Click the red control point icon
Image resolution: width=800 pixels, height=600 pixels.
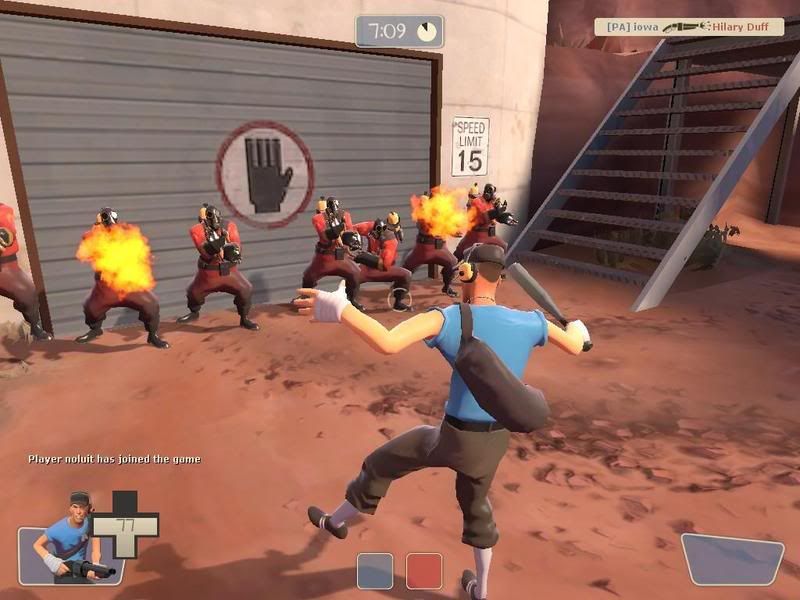click(x=424, y=570)
